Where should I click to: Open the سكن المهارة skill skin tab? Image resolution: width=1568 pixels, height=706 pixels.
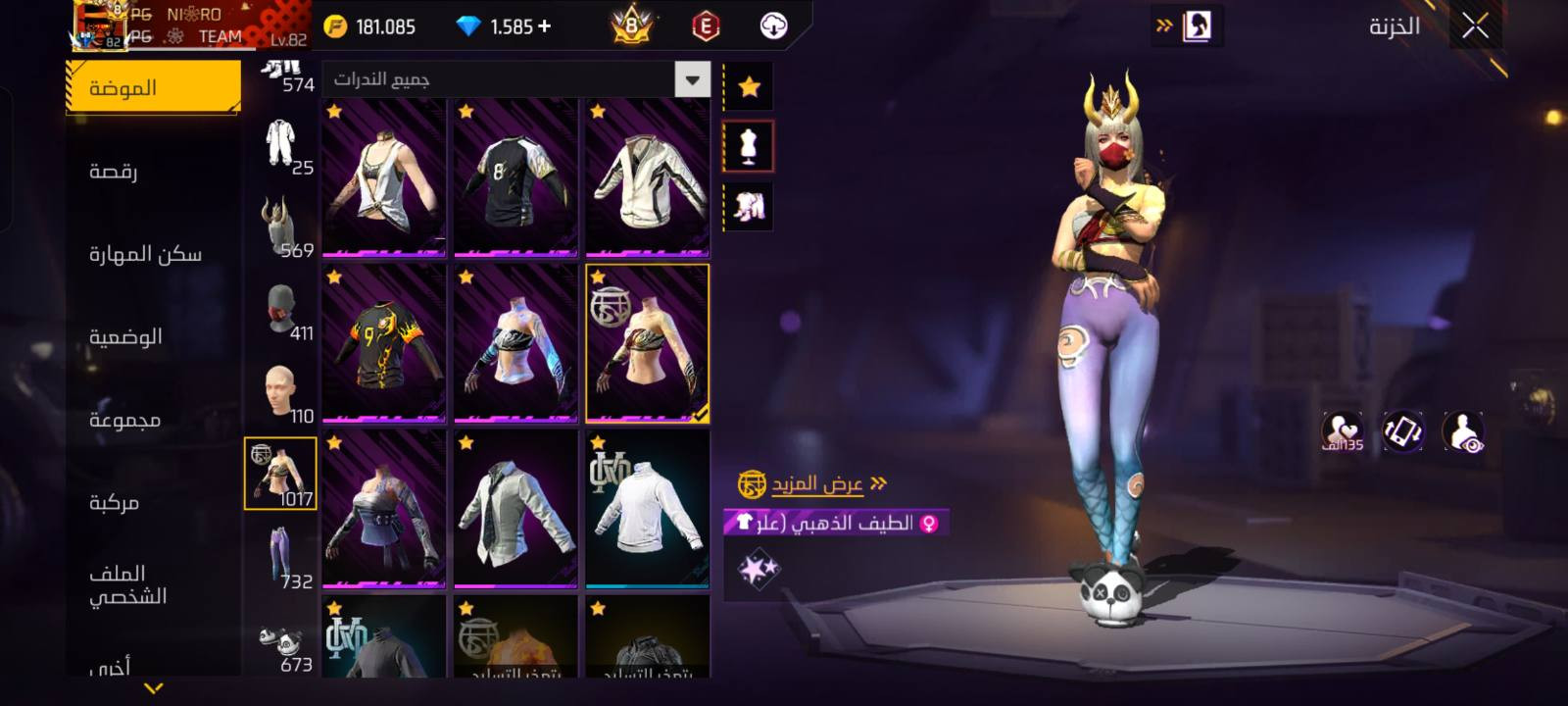tap(145, 254)
